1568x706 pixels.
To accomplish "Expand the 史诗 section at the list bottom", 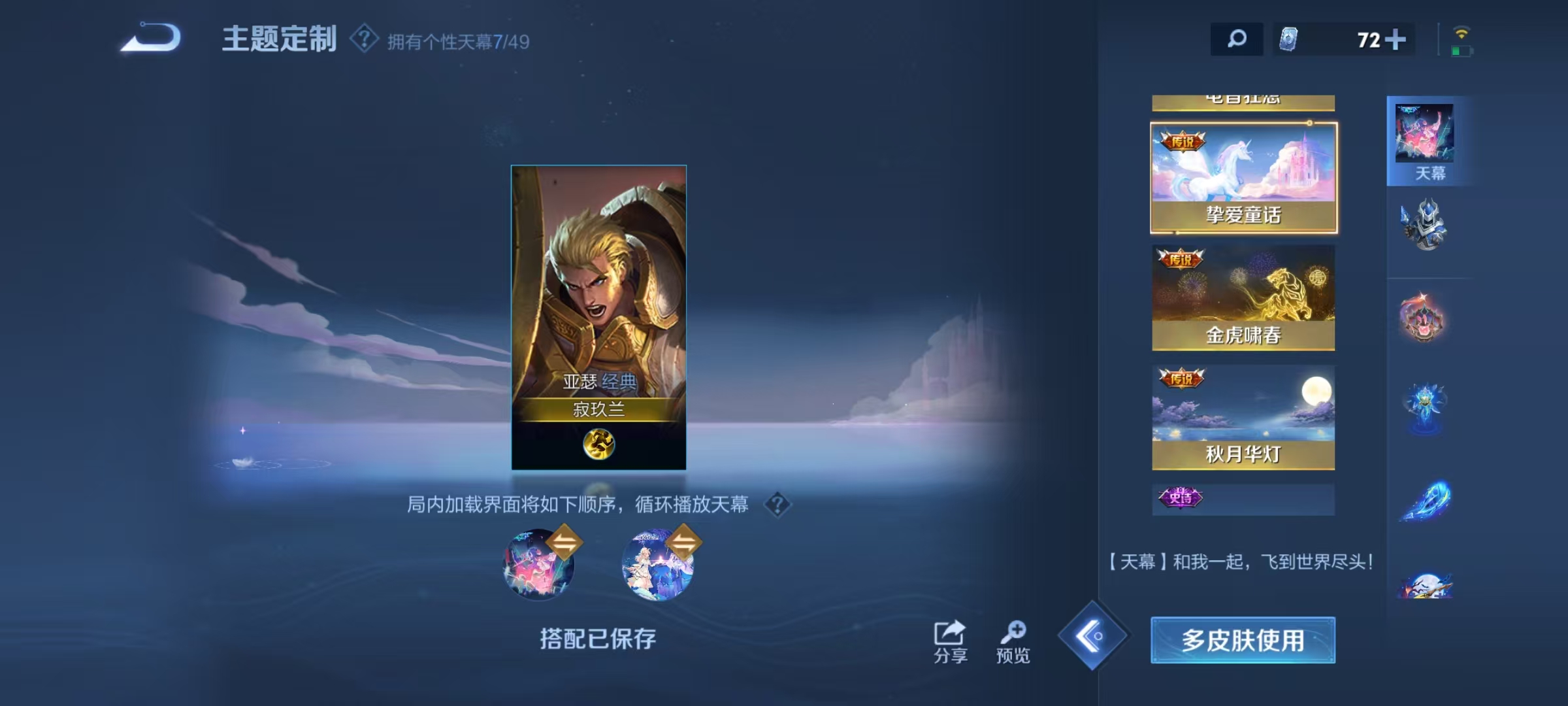I will pos(1243,499).
